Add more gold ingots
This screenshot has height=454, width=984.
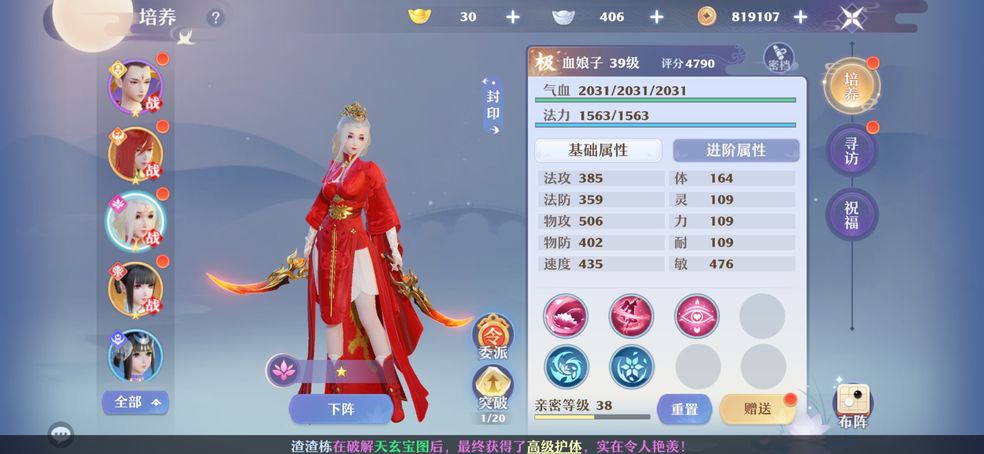click(x=513, y=17)
